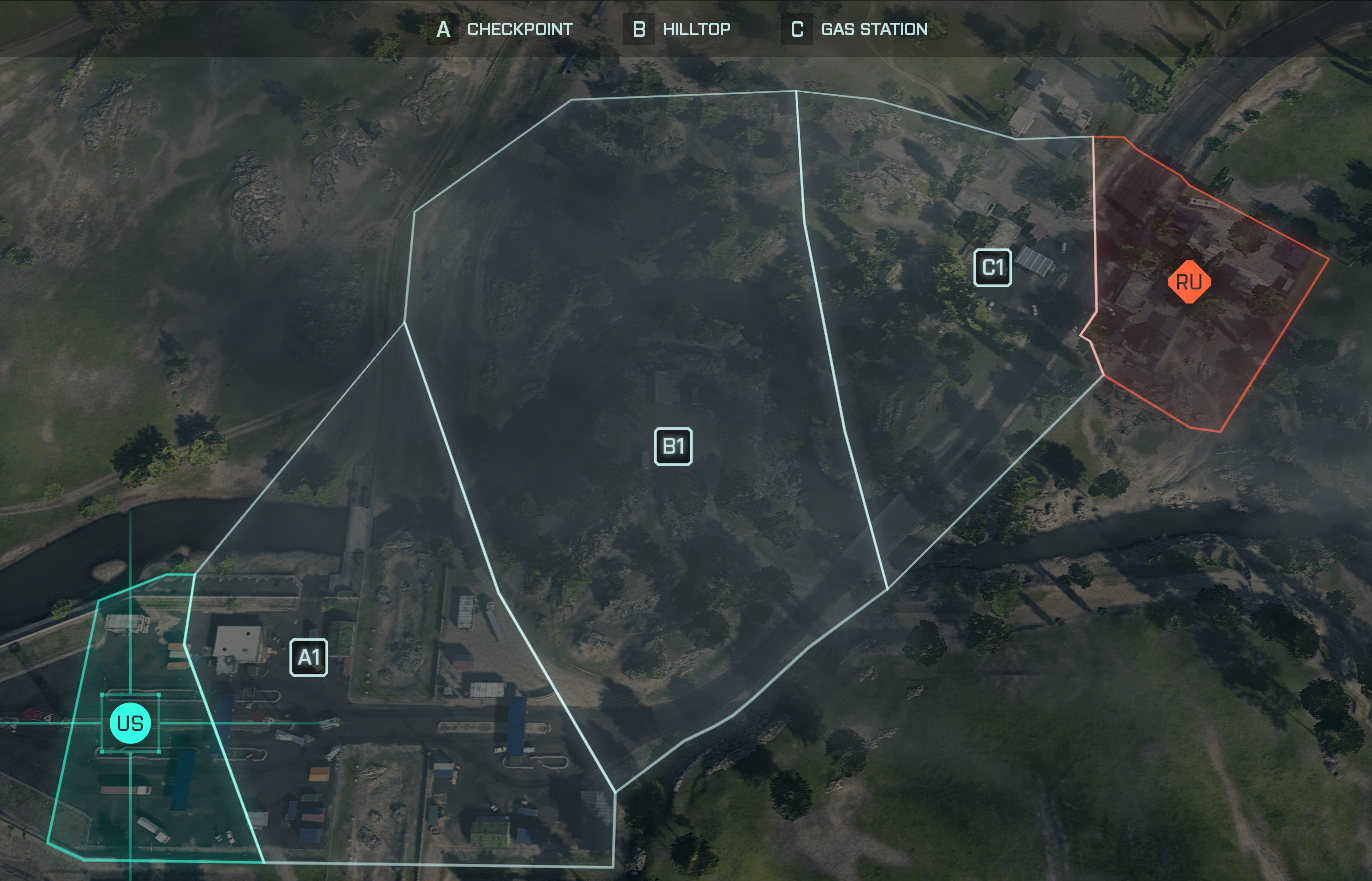The height and width of the screenshot is (881, 1372).
Task: Select the A1 objective marker
Action: click(308, 657)
